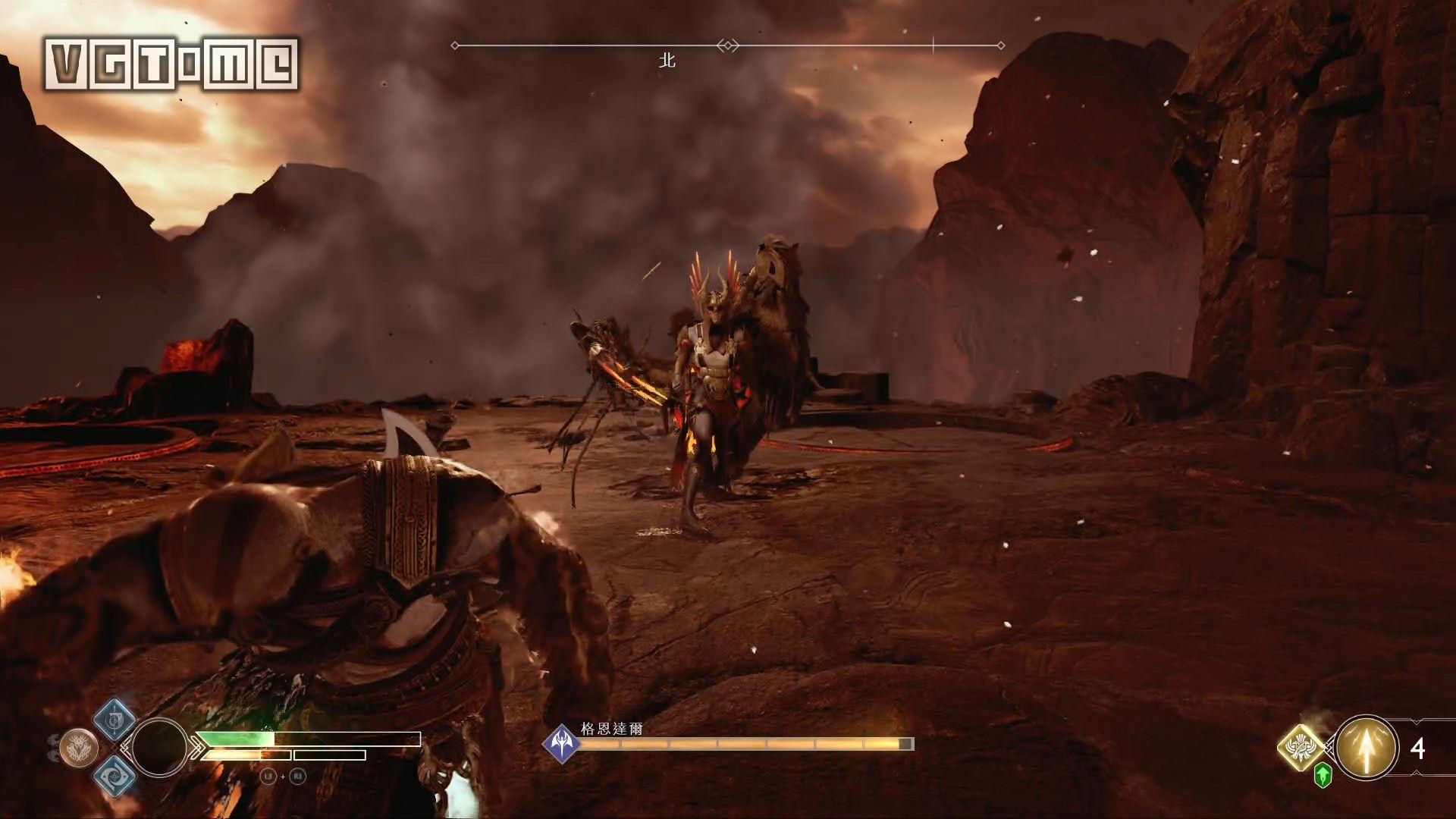This screenshot has width=1456, height=819.
Task: Activate the lower blue swirl runic attack
Action: [x=115, y=775]
